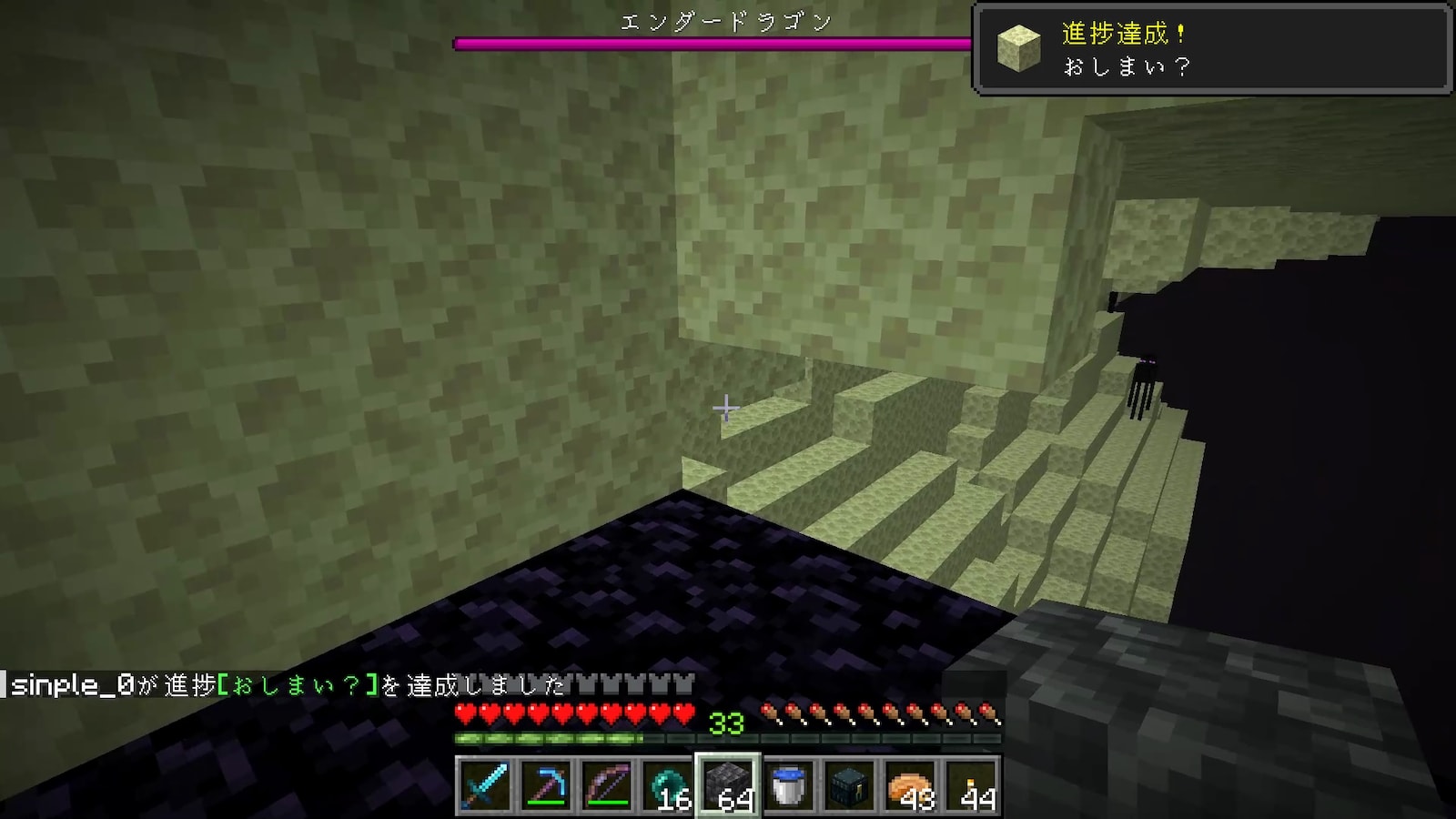
Task: Select the ender pearl stack
Action: pyautogui.click(x=667, y=784)
